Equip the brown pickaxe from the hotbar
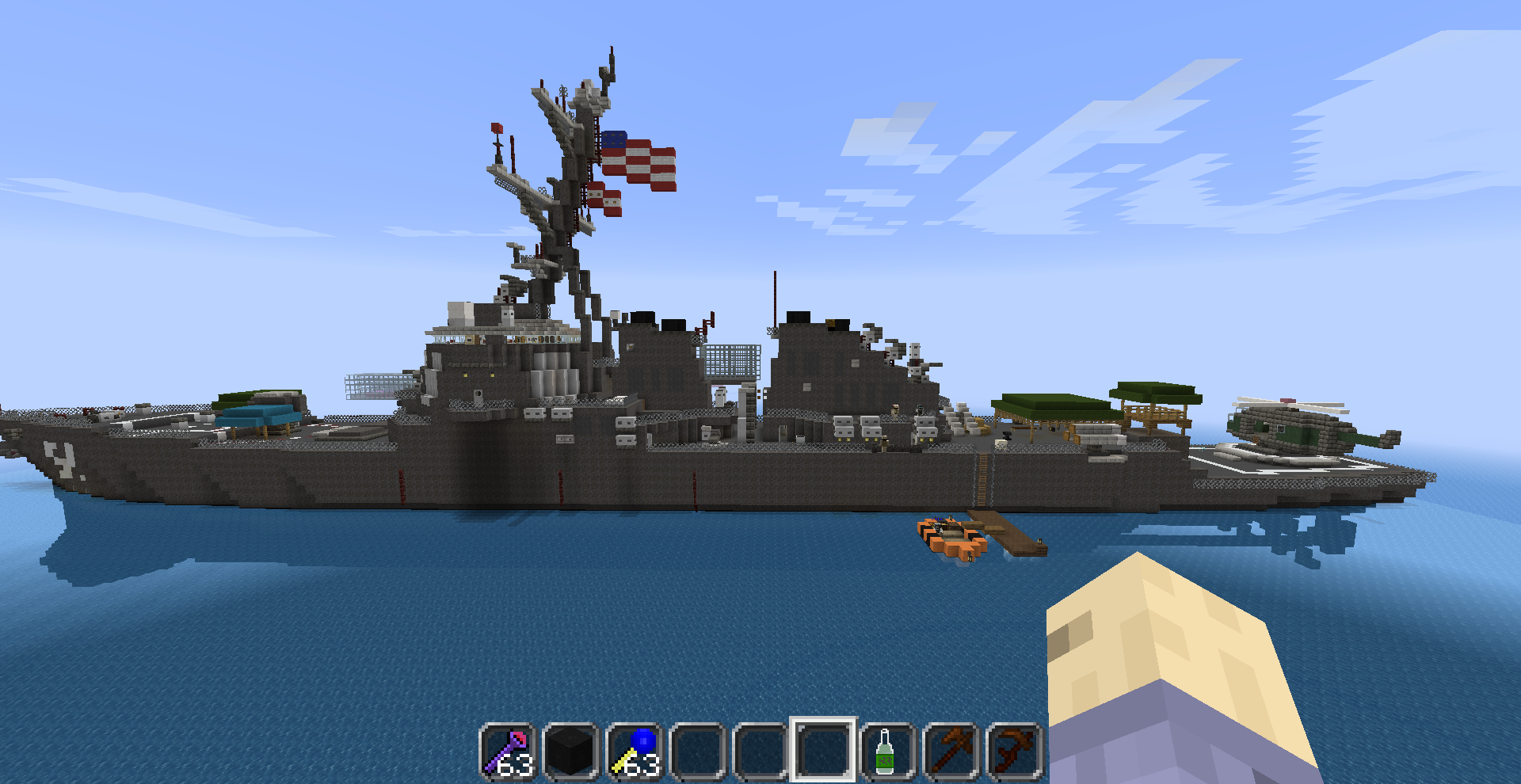The width and height of the screenshot is (1521, 784). (x=950, y=750)
